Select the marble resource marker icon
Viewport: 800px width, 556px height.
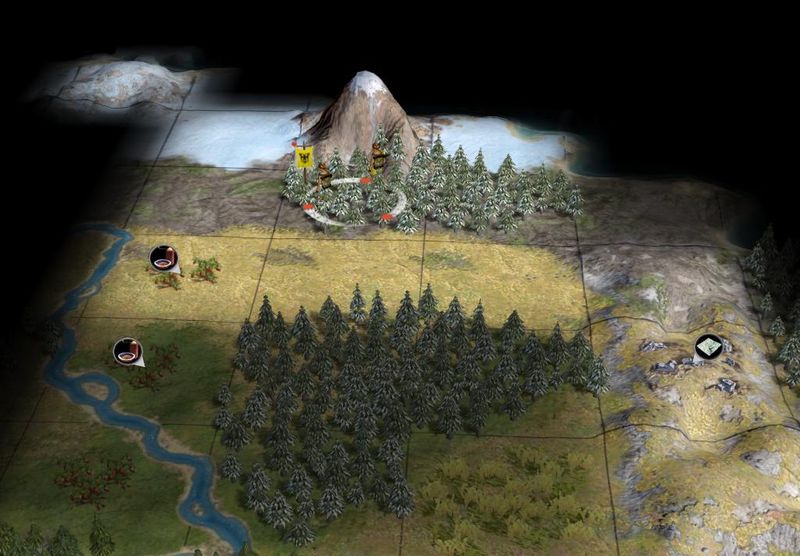[x=708, y=347]
